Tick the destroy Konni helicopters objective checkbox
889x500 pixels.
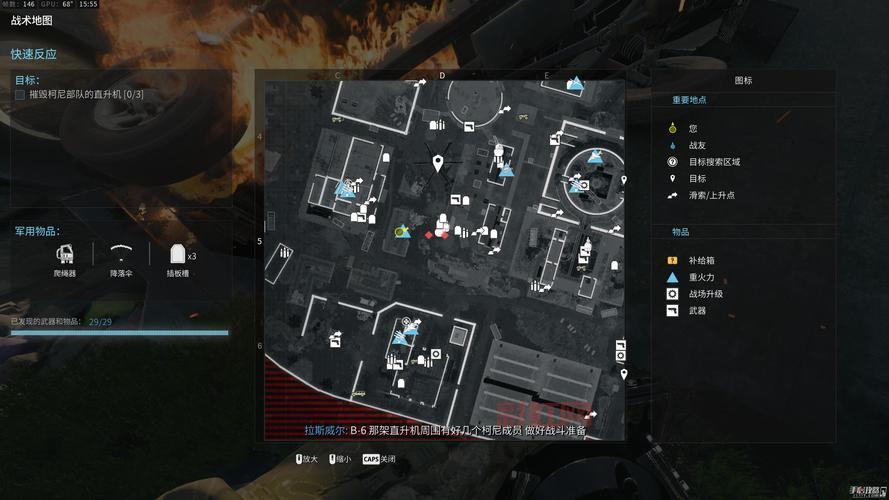click(x=20, y=95)
